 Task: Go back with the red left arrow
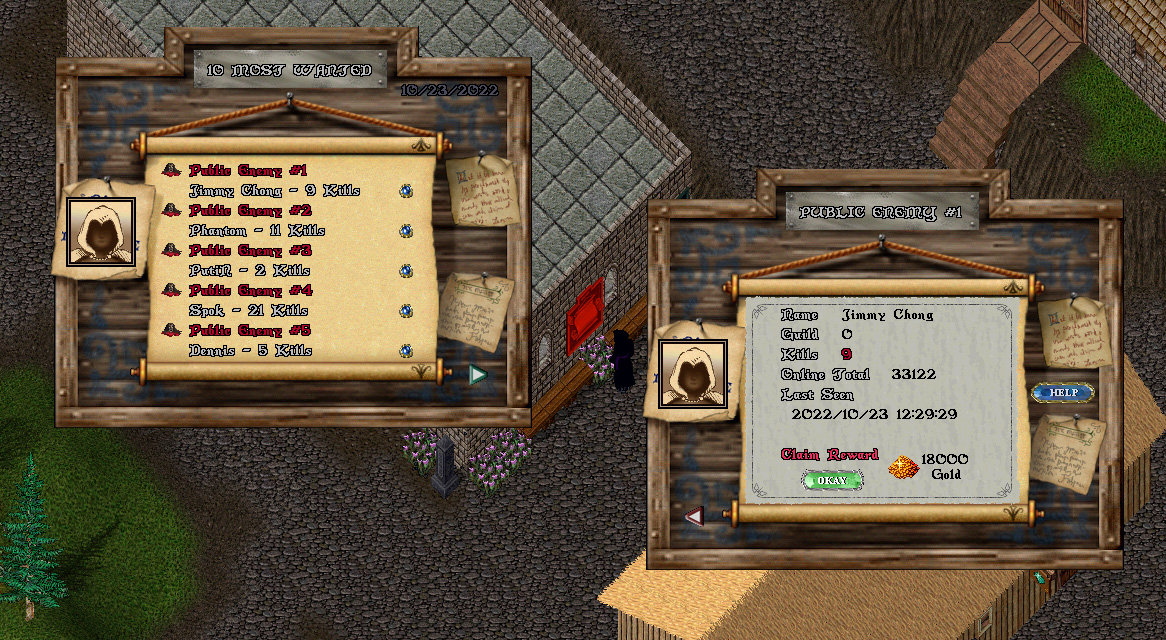[695, 516]
